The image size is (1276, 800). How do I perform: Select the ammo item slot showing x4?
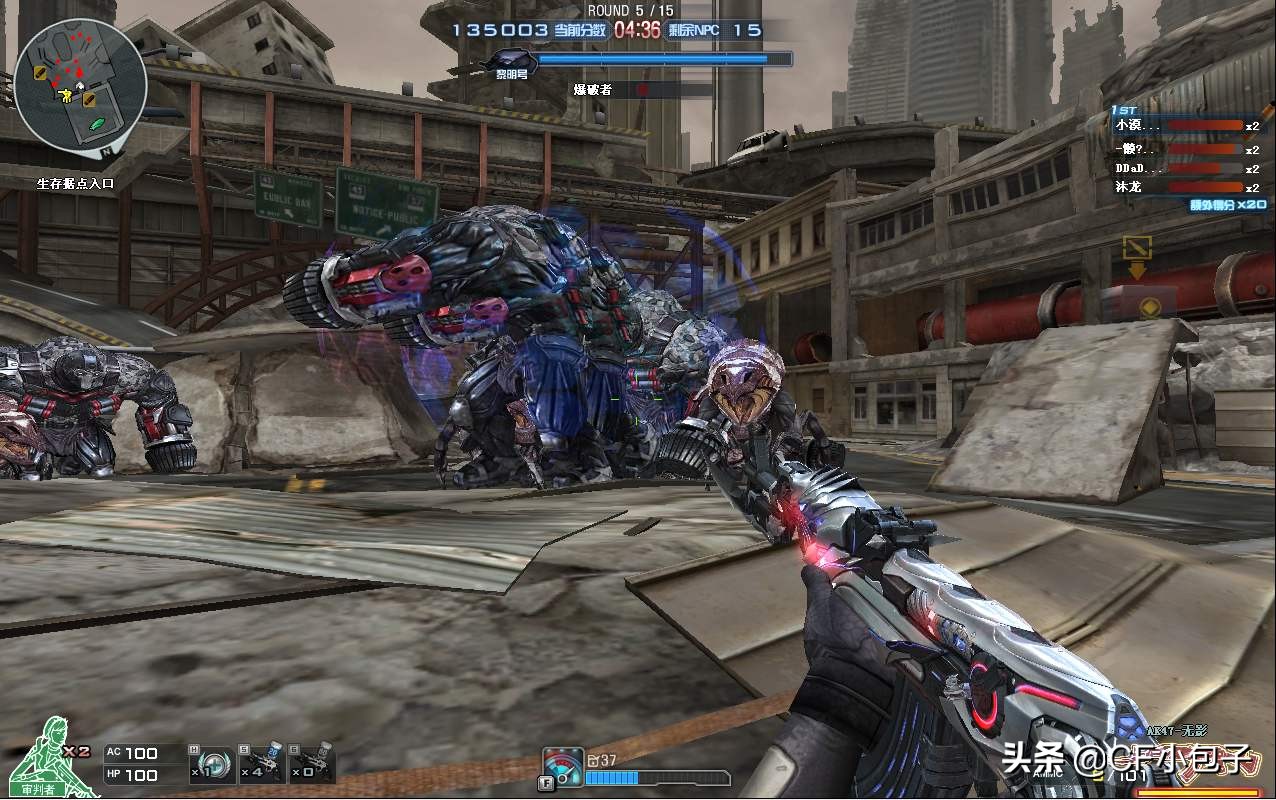[x=262, y=764]
